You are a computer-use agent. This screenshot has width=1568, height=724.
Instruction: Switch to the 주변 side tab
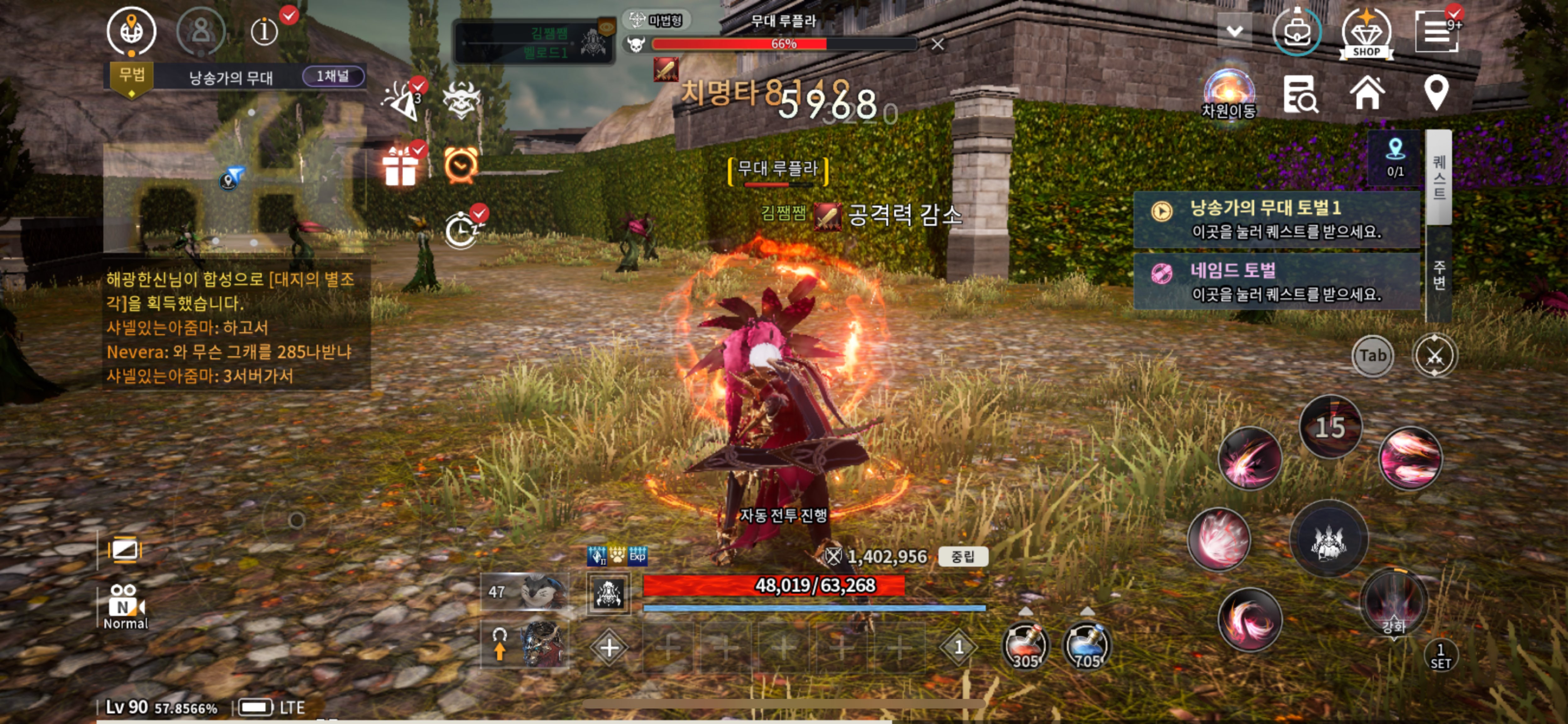pyautogui.click(x=1439, y=275)
